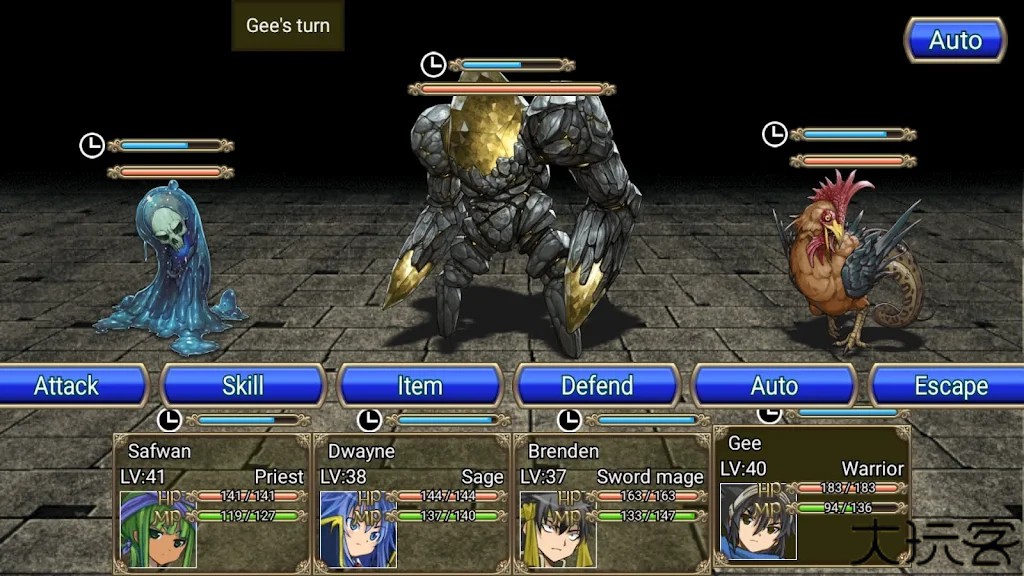This screenshot has height=576, width=1024.
Task: Open the Item menu
Action: (420, 386)
